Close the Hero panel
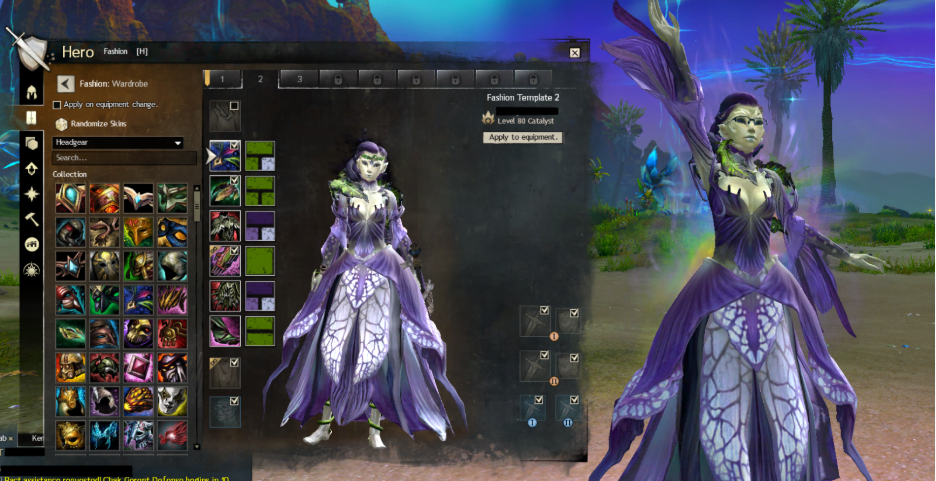 coord(574,52)
